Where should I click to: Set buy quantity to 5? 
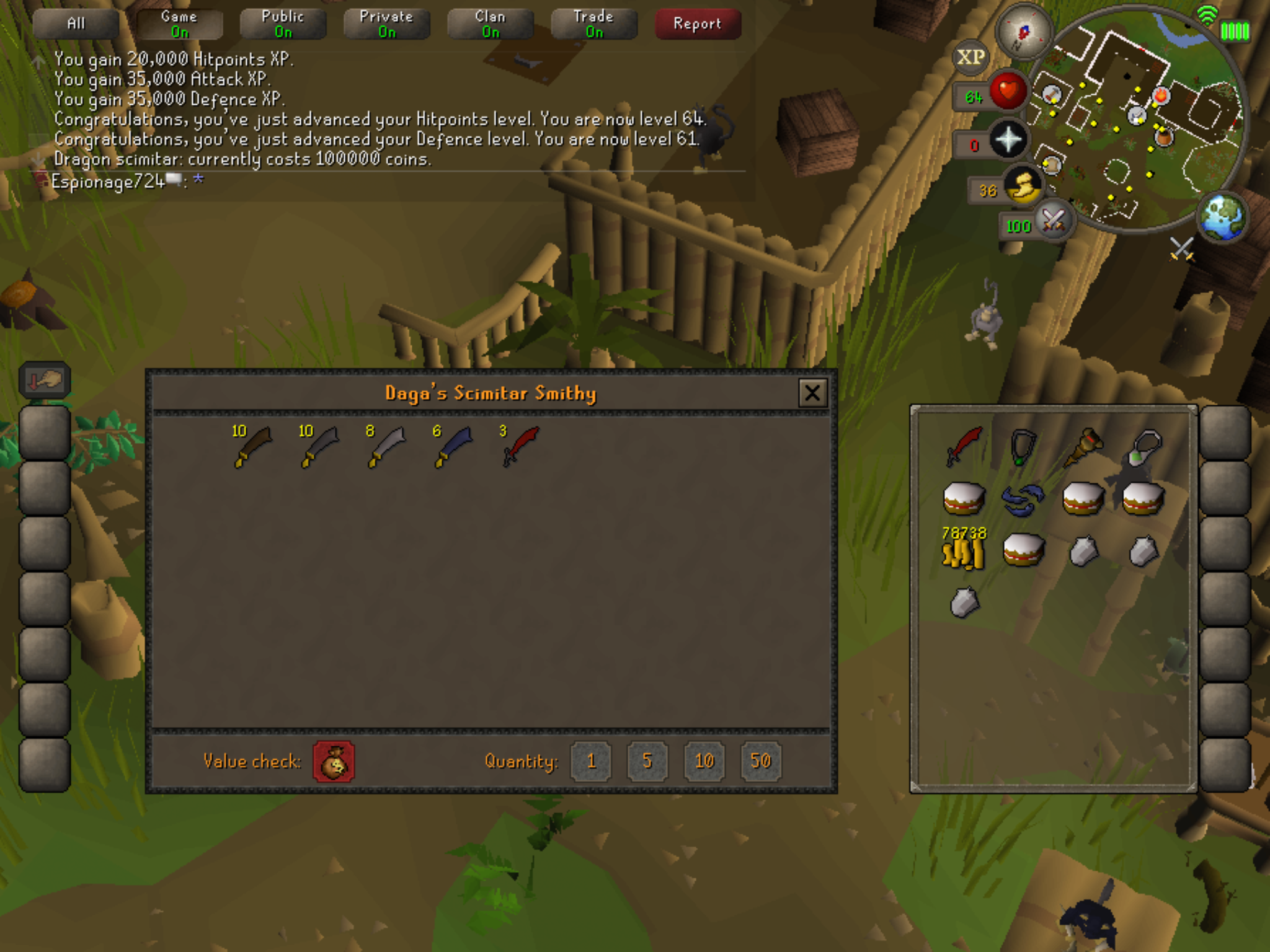click(647, 761)
